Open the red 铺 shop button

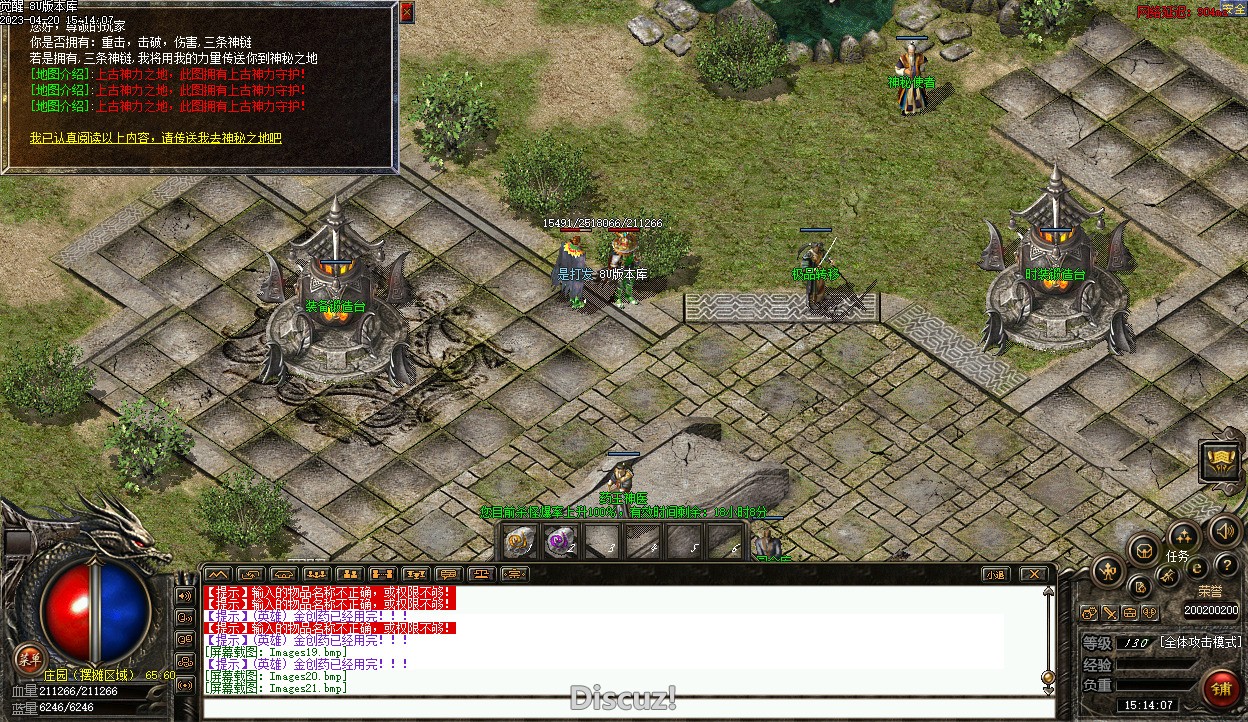click(x=1221, y=688)
